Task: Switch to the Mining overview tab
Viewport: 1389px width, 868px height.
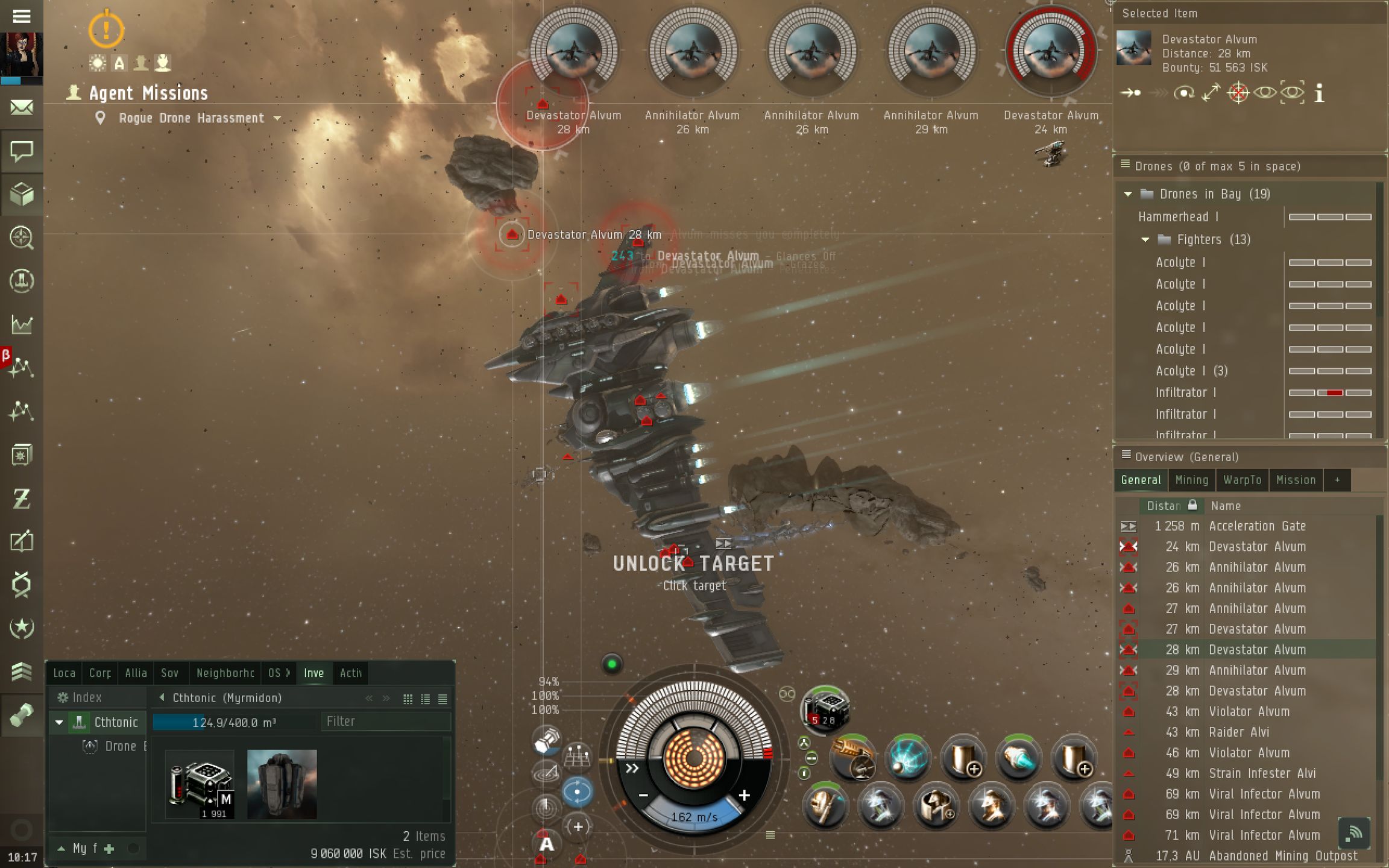Action: (1191, 480)
